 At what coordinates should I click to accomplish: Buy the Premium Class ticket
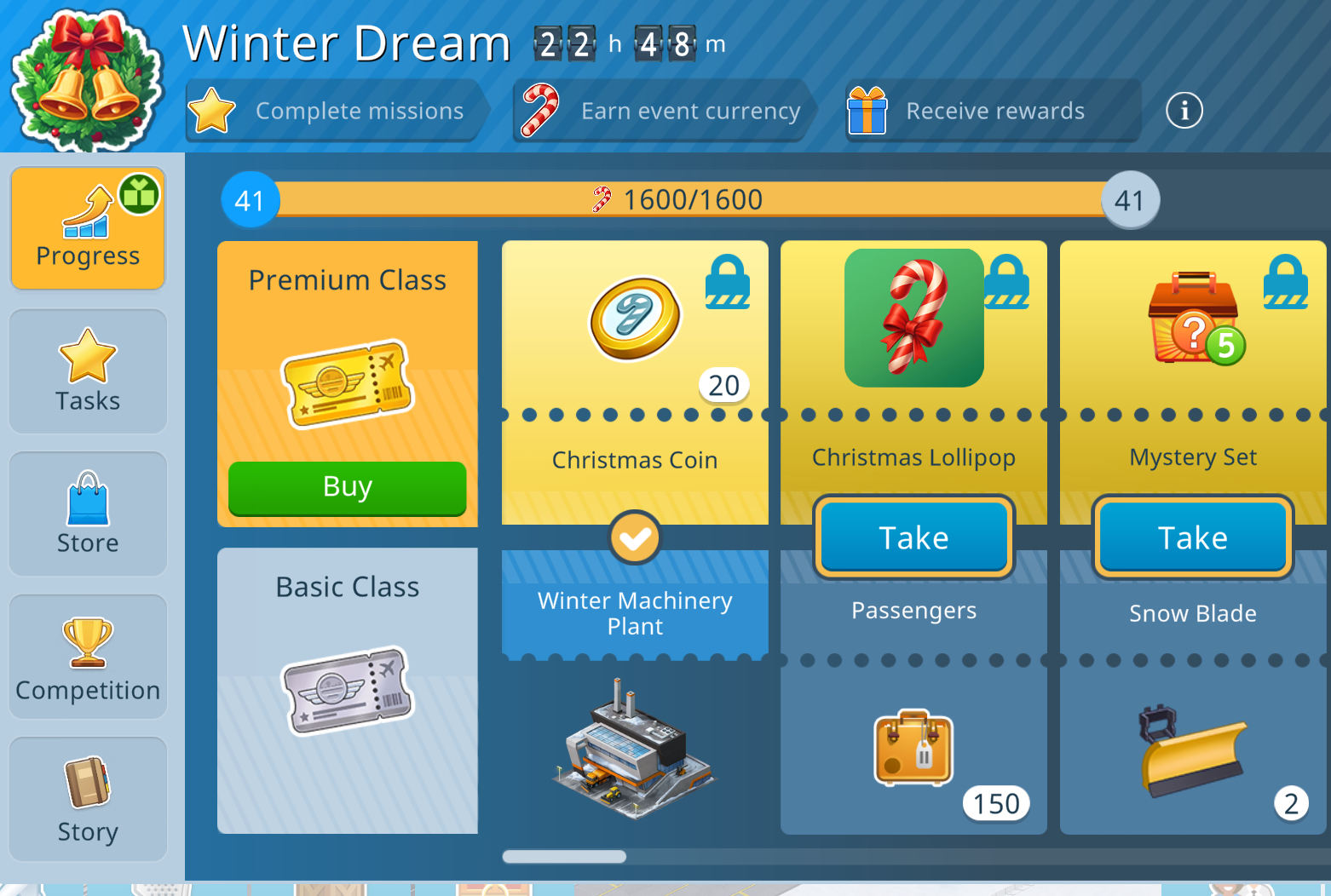click(347, 487)
